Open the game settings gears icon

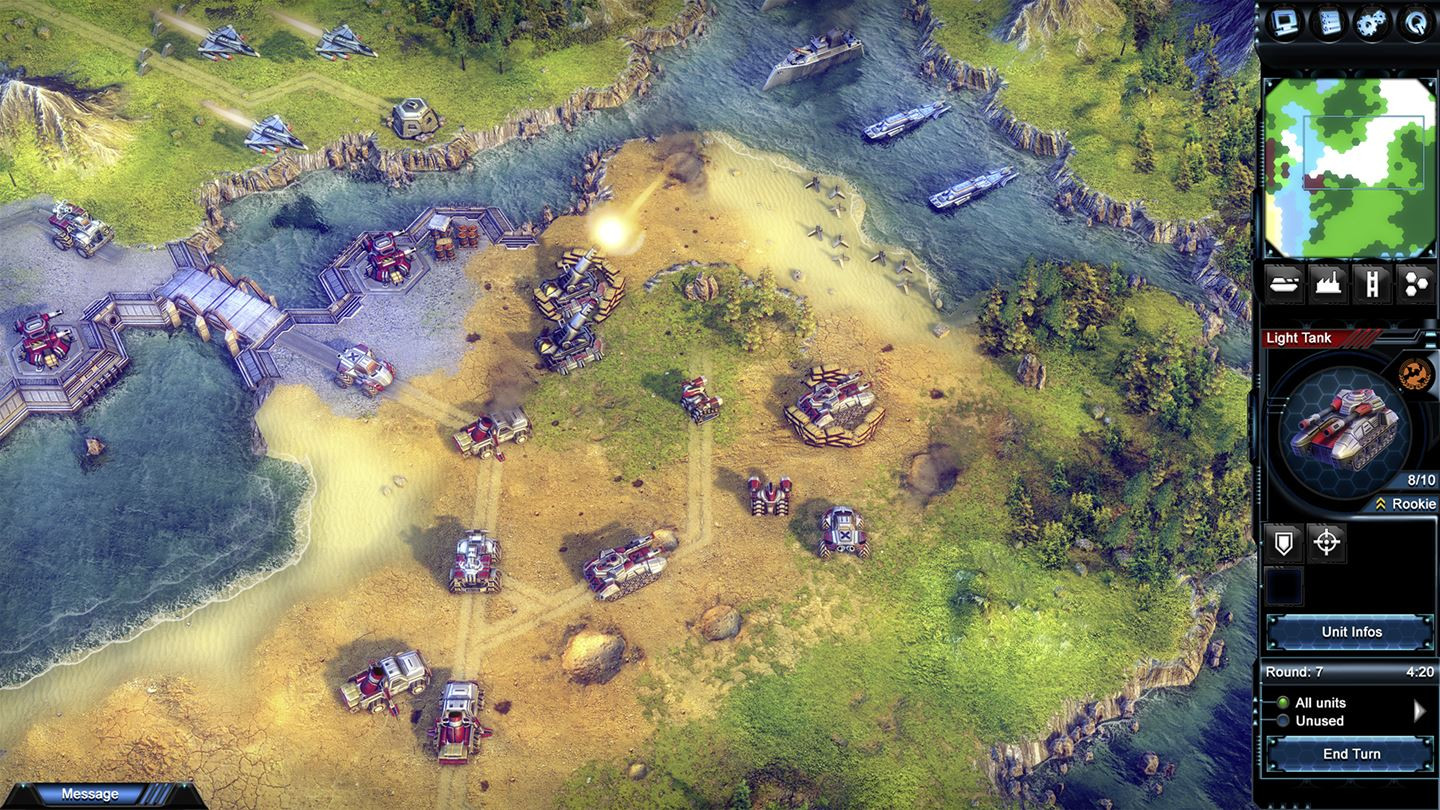[1372, 20]
